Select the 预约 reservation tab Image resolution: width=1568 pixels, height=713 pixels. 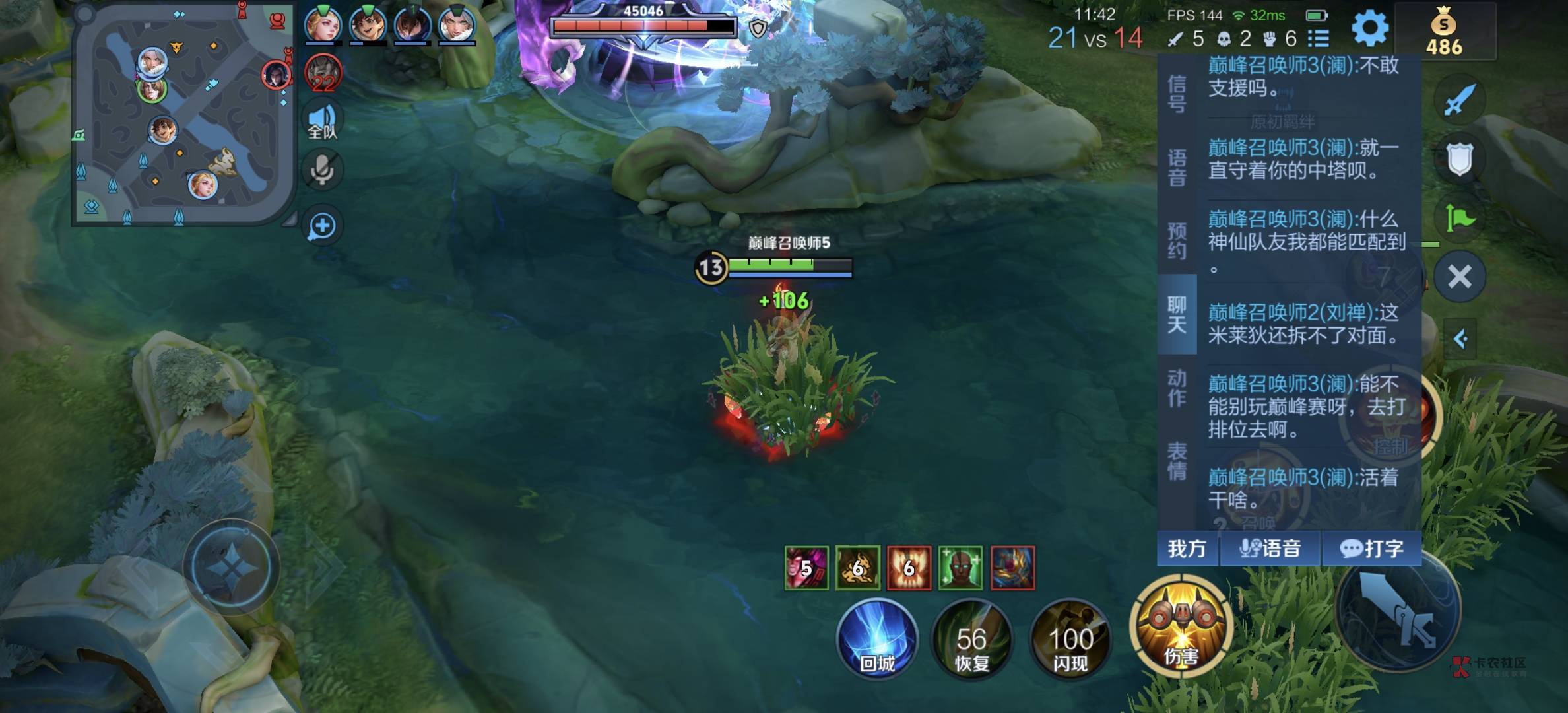pos(1177,240)
